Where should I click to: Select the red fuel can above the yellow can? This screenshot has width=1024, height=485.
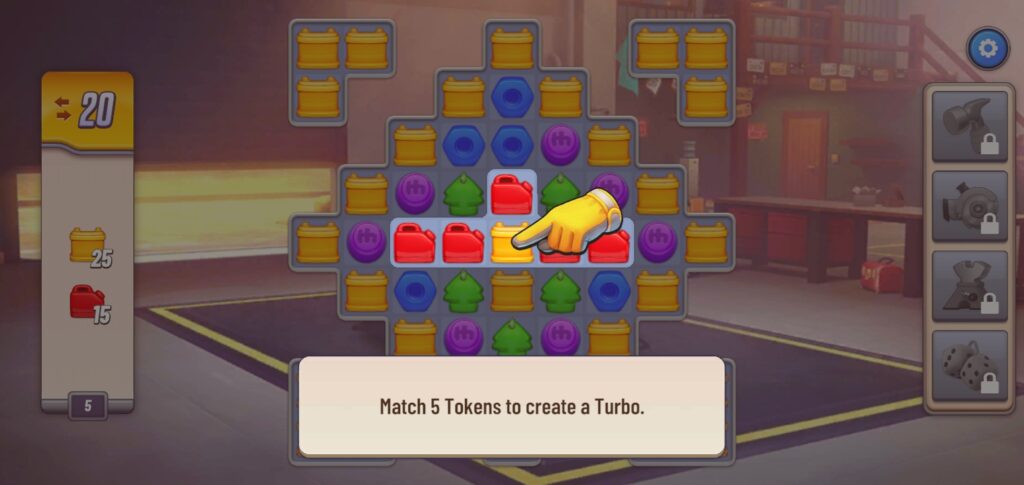pyautogui.click(x=511, y=193)
